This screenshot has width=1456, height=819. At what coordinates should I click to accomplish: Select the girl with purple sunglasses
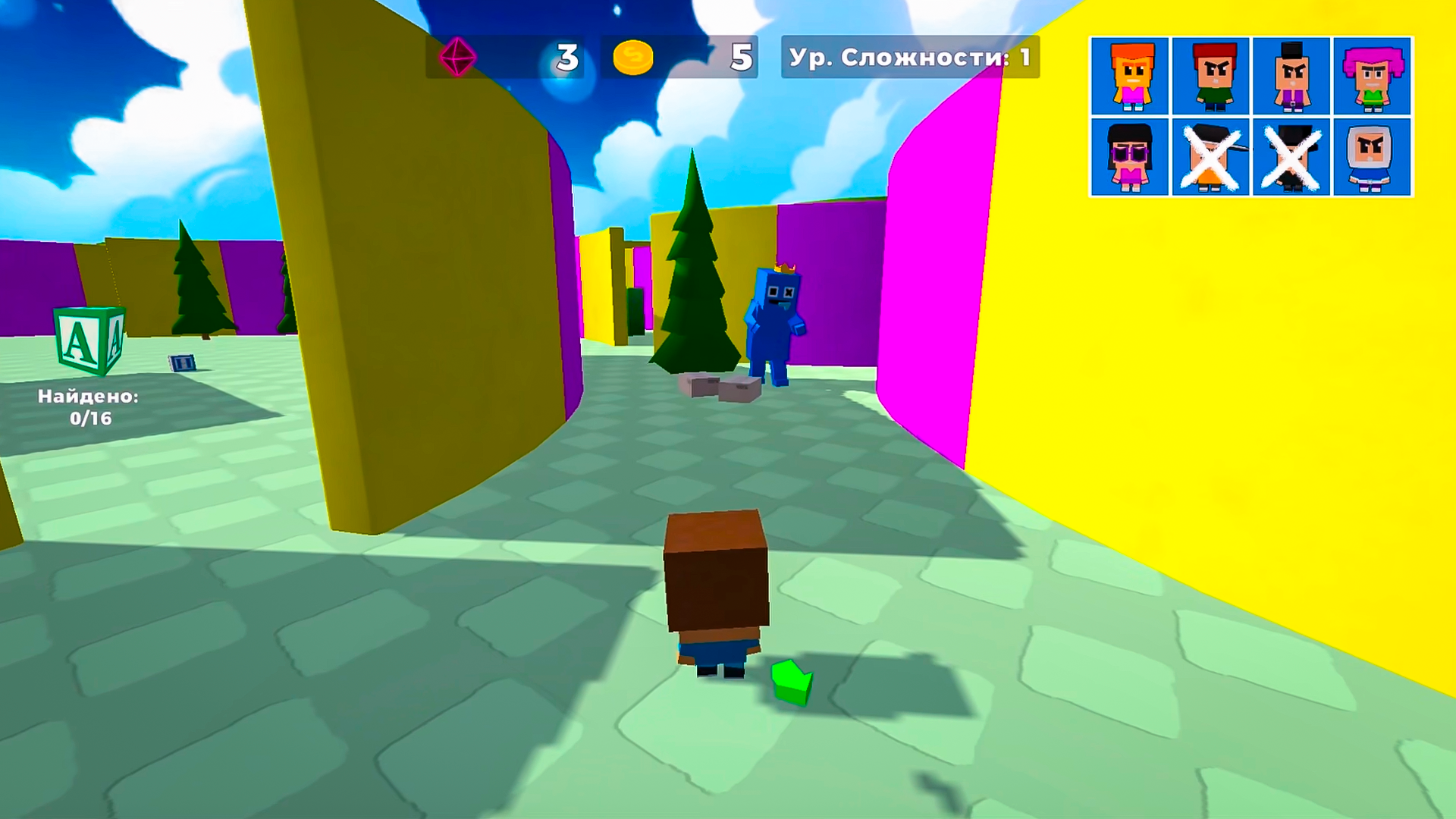click(x=1130, y=158)
